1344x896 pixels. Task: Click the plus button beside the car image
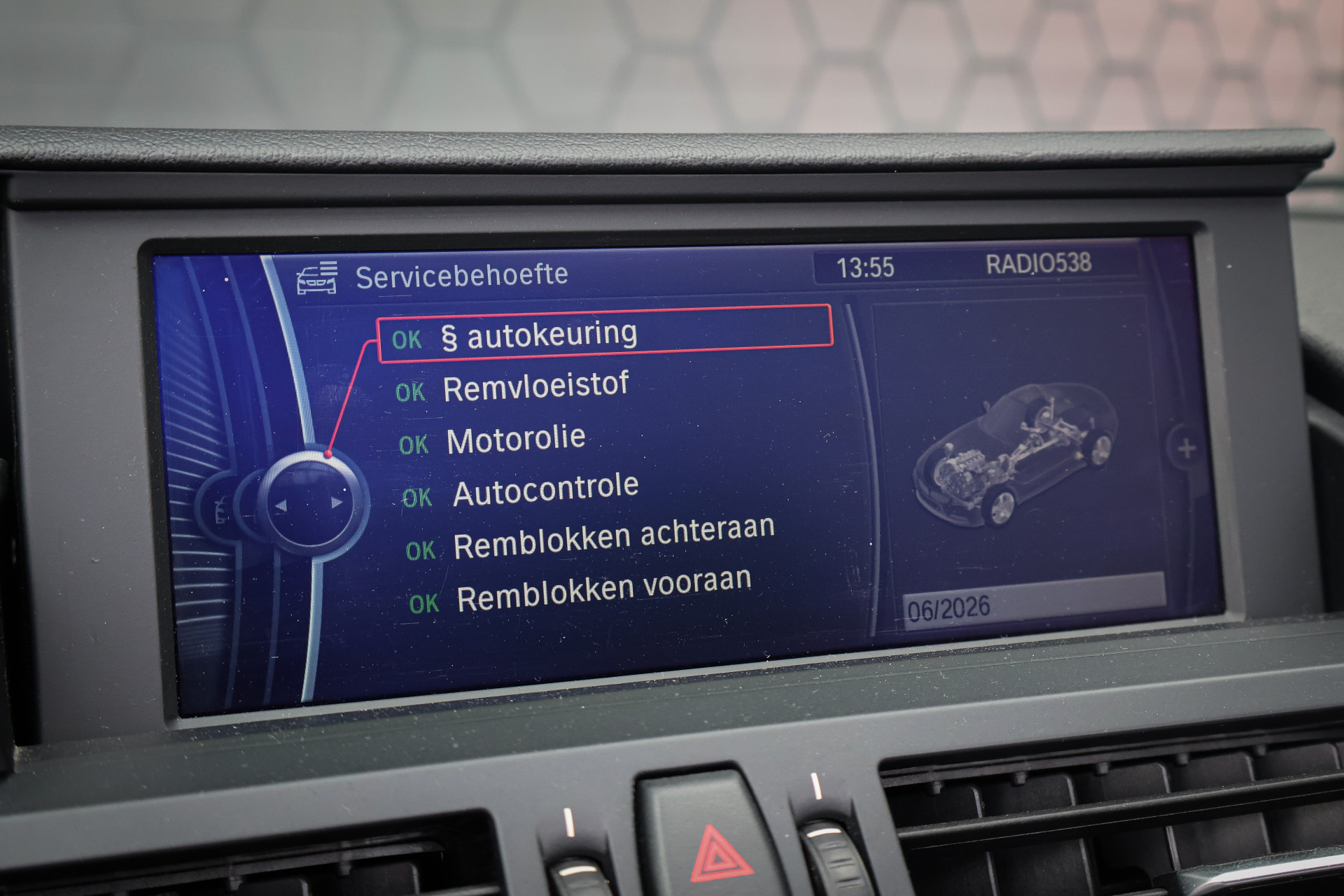coord(1186,449)
